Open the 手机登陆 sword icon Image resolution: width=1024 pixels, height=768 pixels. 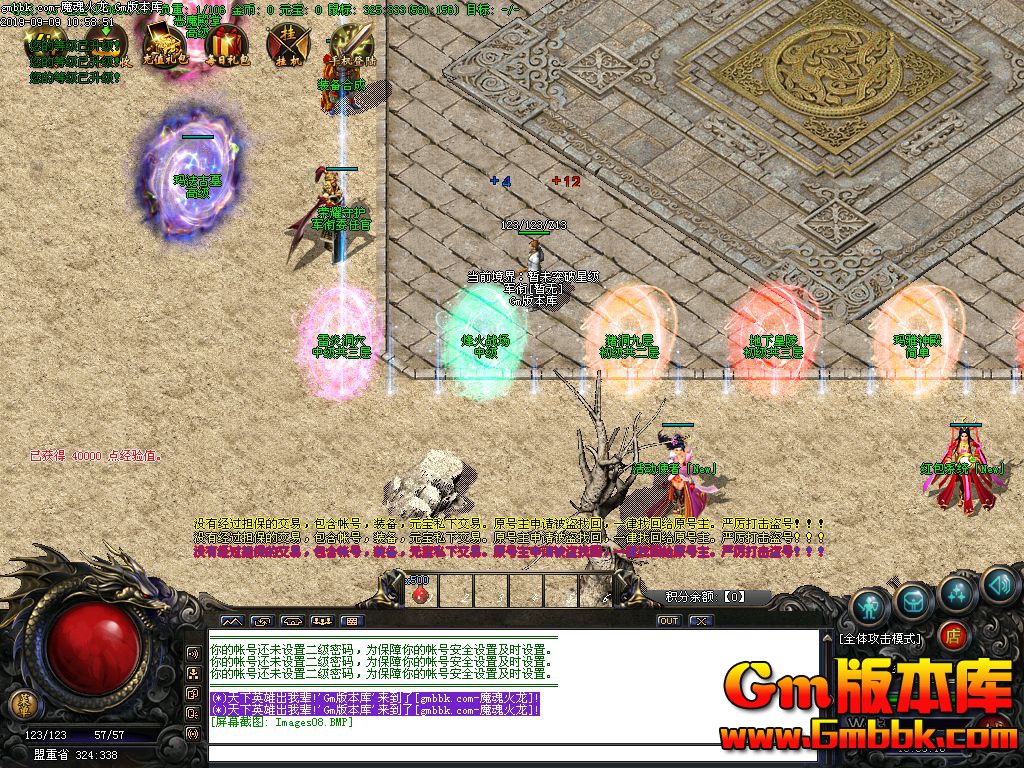[350, 43]
